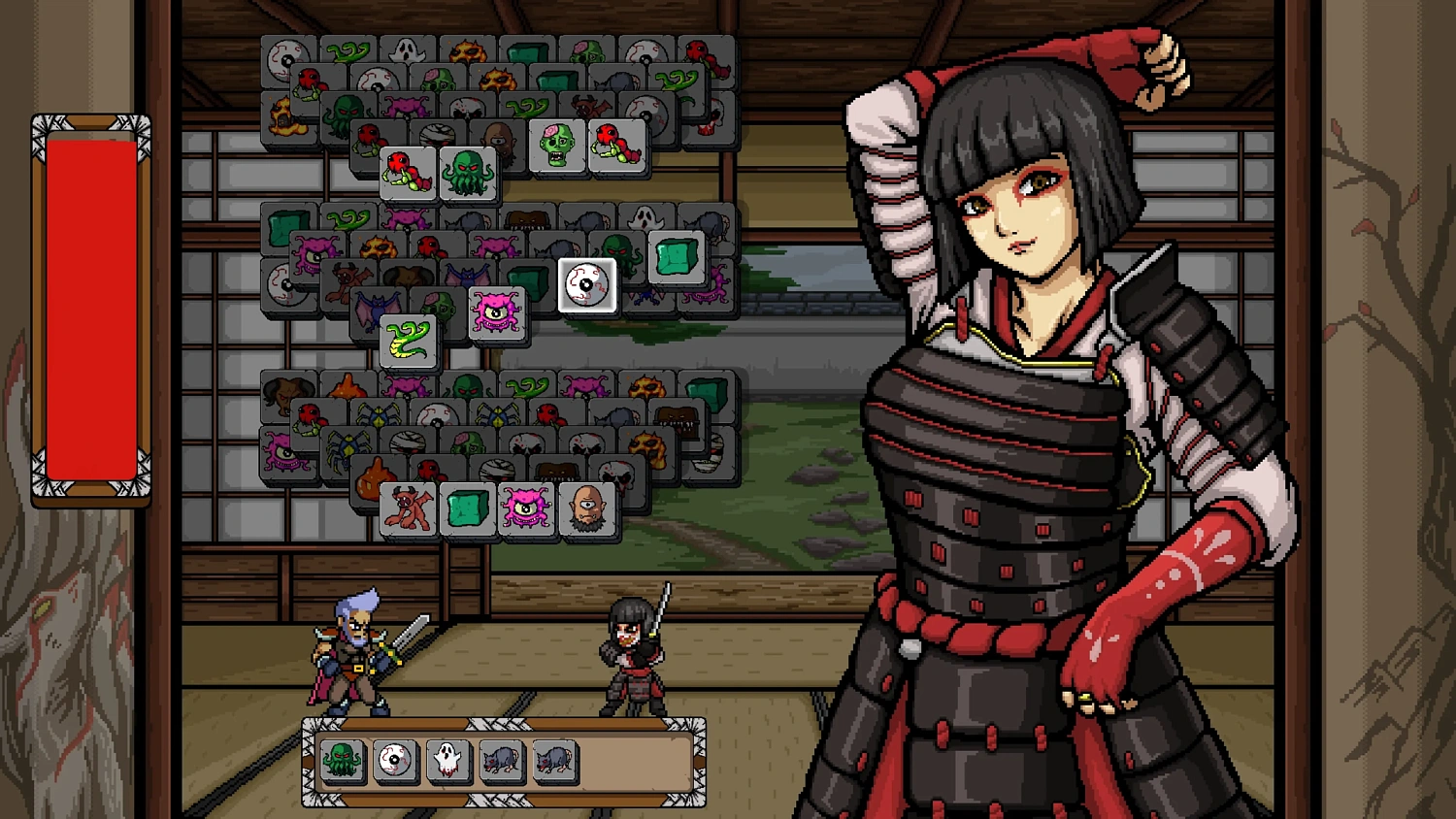Select the raised zombie head tile near the top
This screenshot has height=819, width=1456.
click(557, 144)
